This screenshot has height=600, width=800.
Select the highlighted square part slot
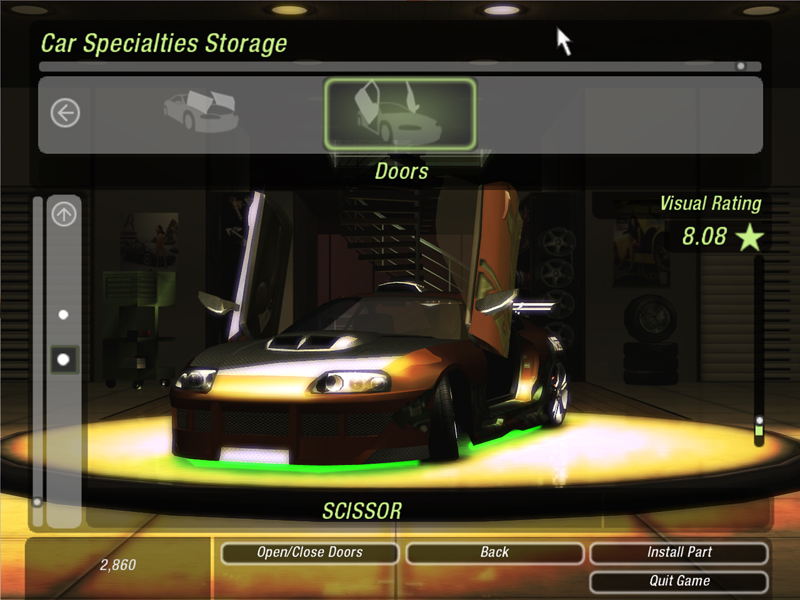(x=64, y=358)
